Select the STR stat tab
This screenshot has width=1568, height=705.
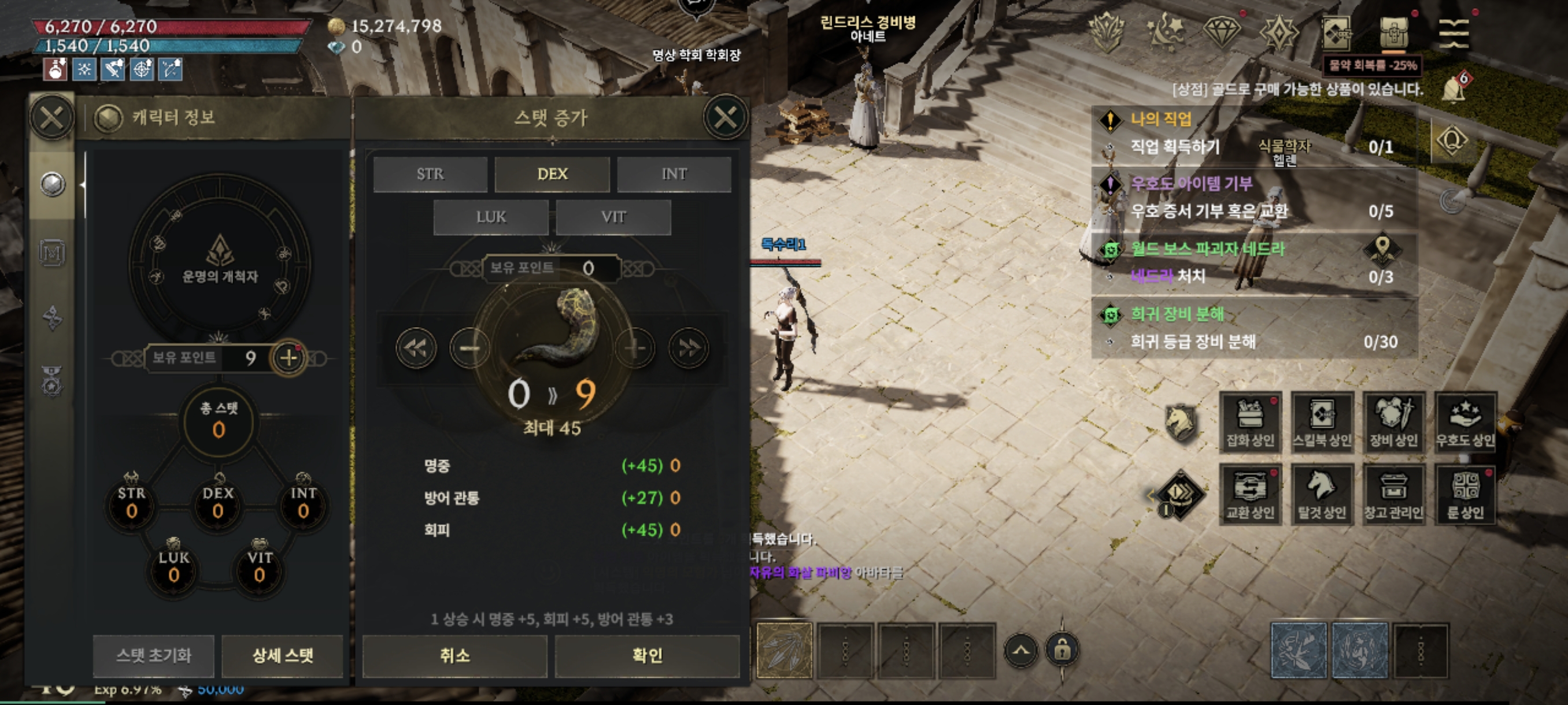click(430, 175)
